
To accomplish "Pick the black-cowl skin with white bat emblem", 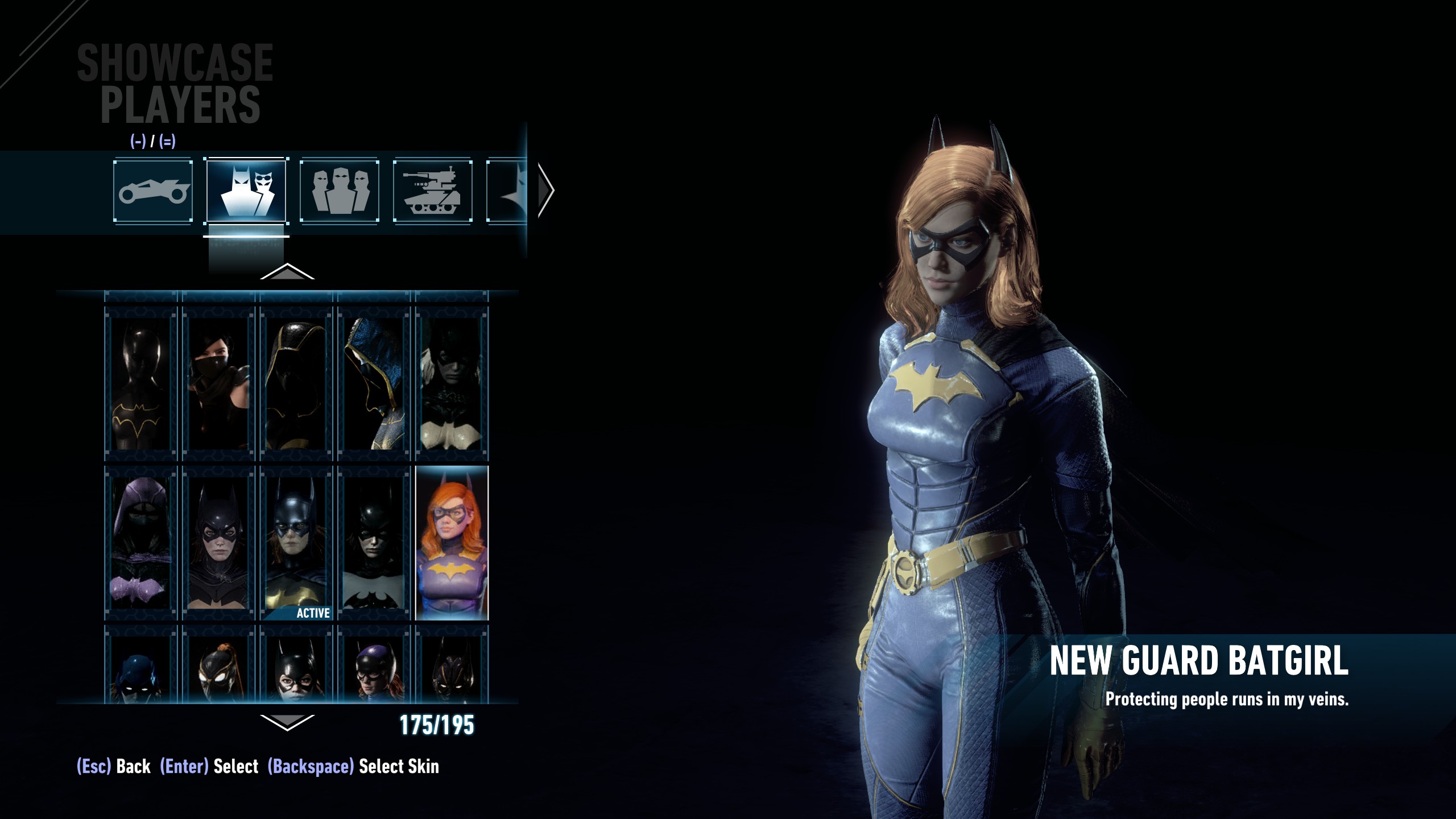I will coord(374,543).
